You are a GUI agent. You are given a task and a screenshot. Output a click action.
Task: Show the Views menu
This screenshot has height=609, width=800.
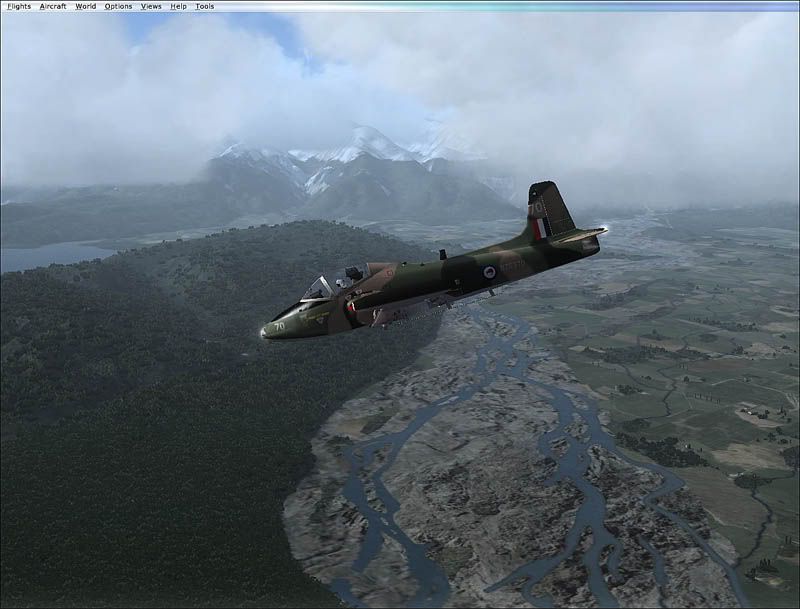[151, 6]
